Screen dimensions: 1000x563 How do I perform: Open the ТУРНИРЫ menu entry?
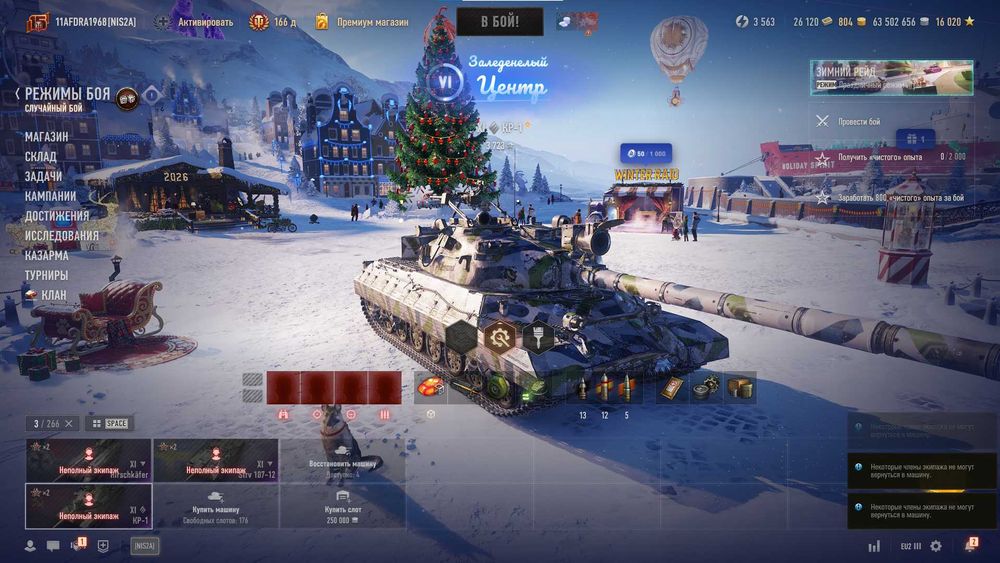click(x=47, y=275)
